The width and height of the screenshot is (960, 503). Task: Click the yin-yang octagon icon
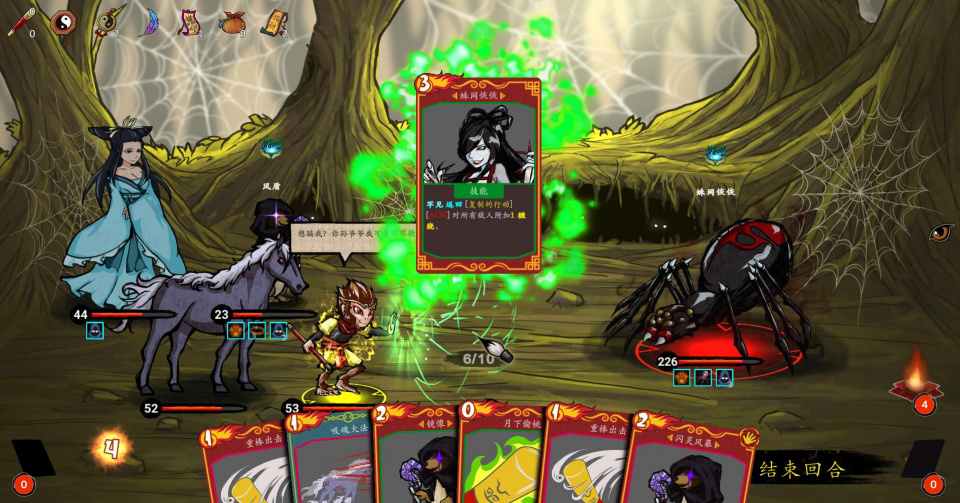(x=63, y=21)
